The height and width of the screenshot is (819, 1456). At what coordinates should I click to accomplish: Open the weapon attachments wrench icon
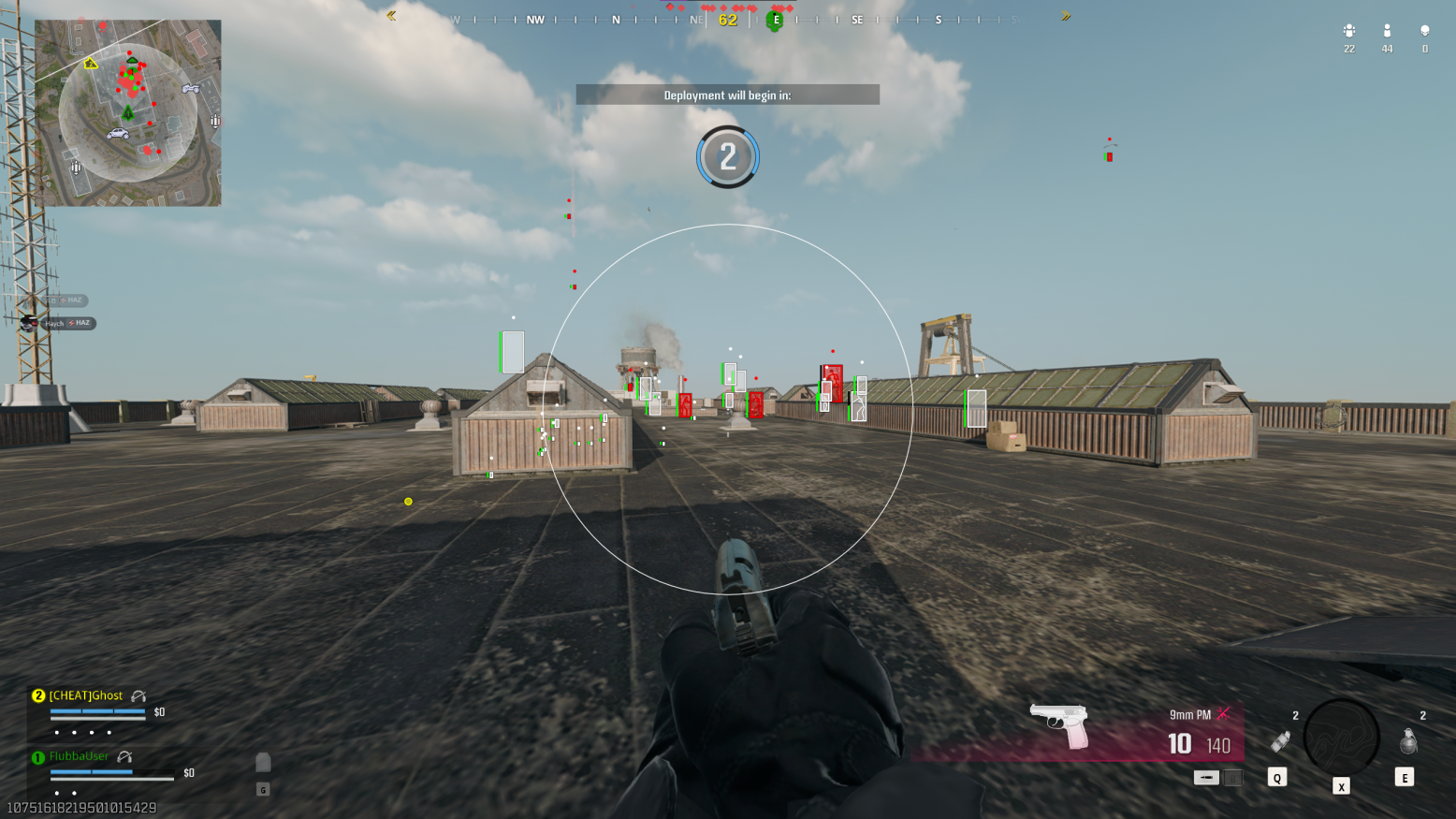(x=1221, y=714)
